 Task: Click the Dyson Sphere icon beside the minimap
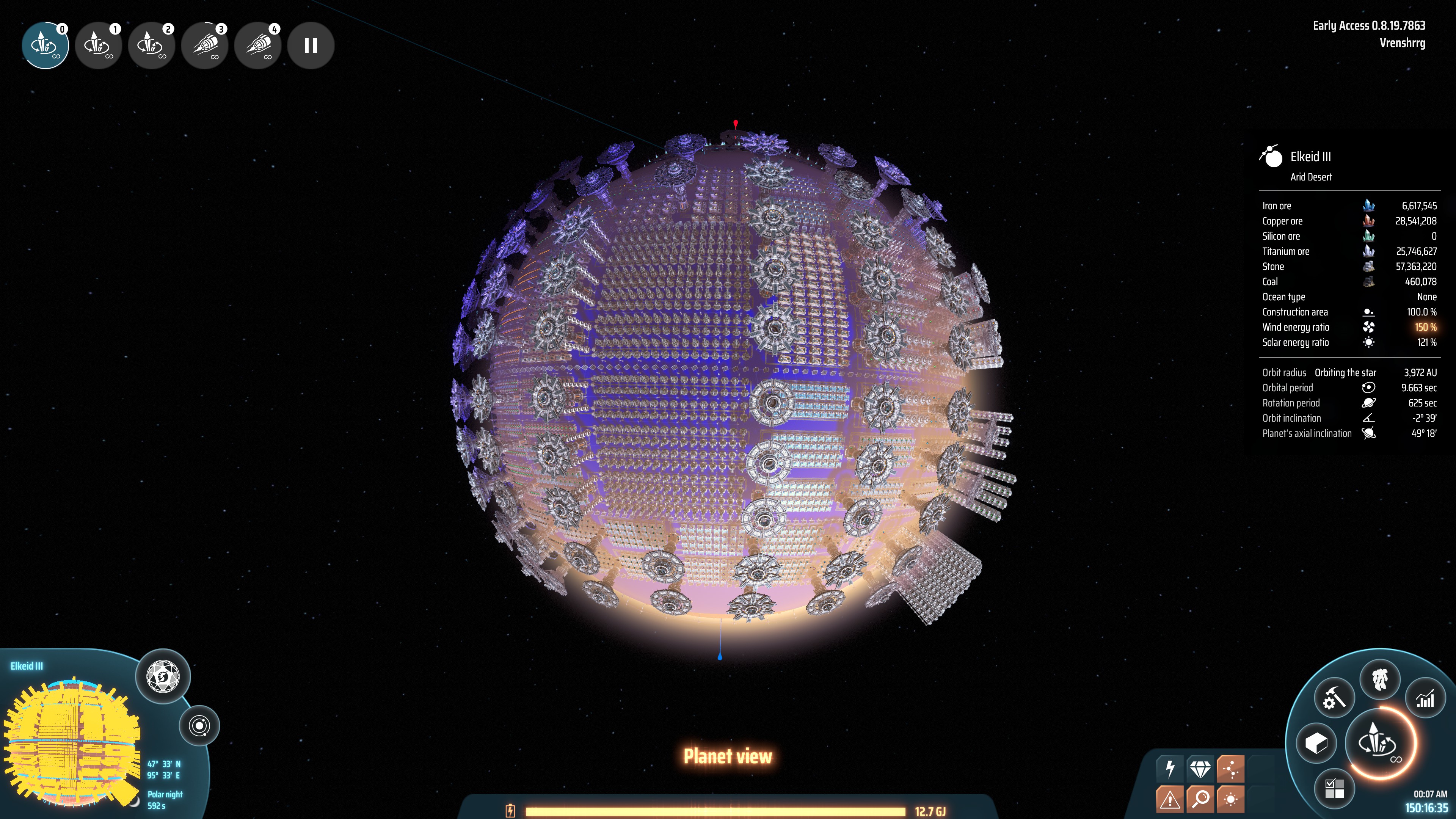(x=164, y=676)
